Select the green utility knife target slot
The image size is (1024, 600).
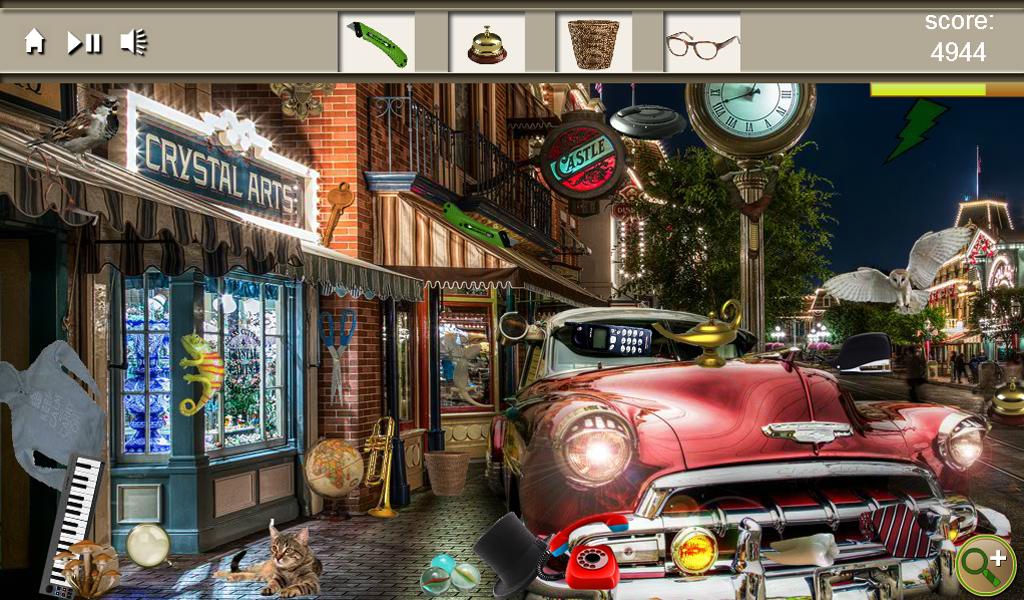tap(377, 43)
